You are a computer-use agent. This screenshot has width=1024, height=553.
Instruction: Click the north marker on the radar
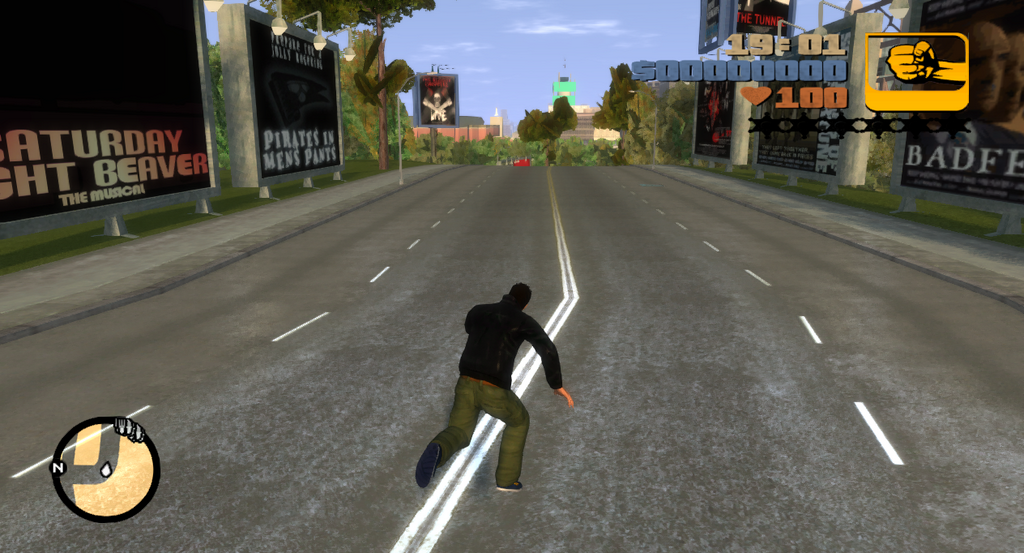58,467
